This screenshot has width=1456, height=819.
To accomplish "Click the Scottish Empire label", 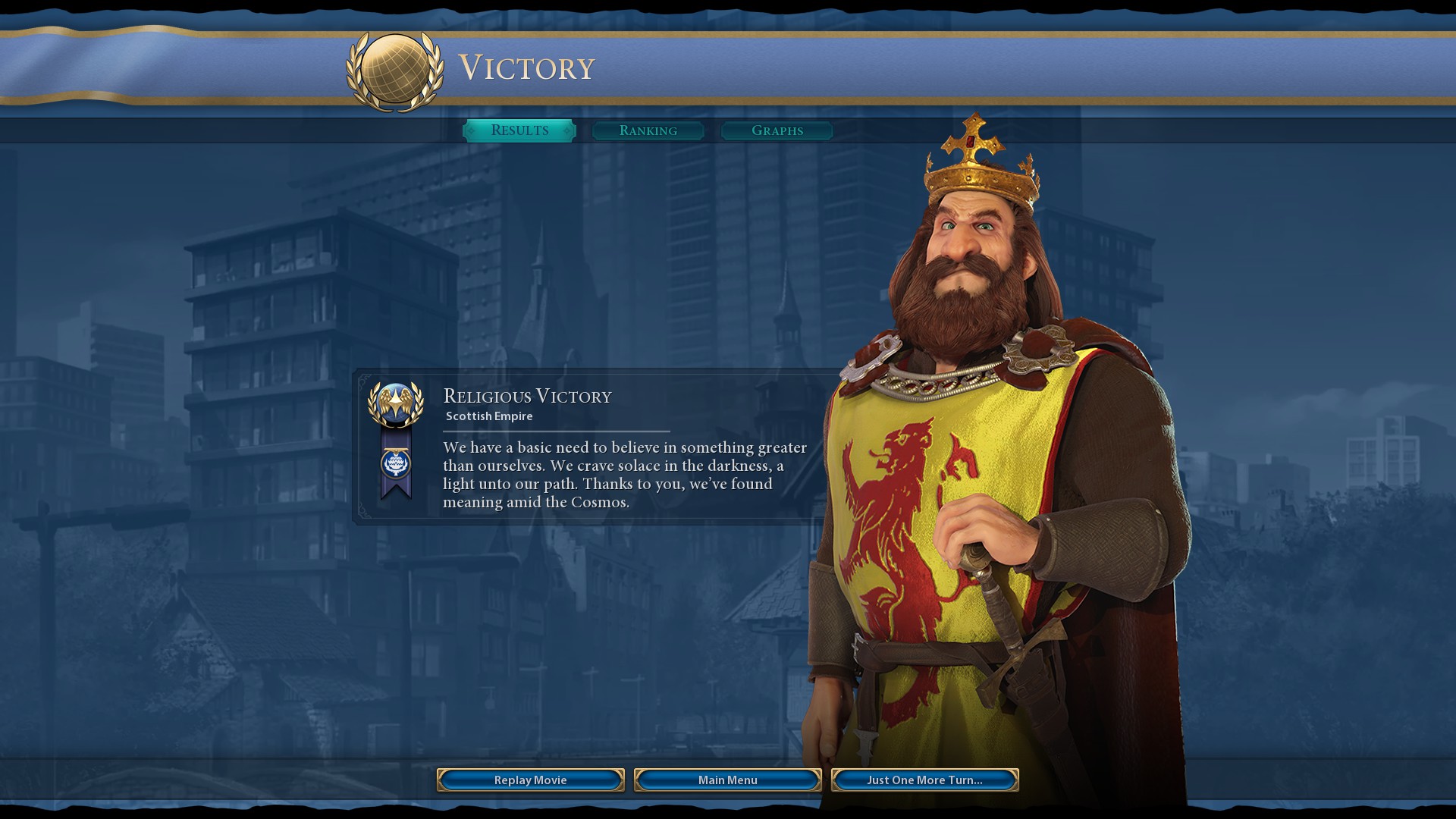I will coord(490,416).
